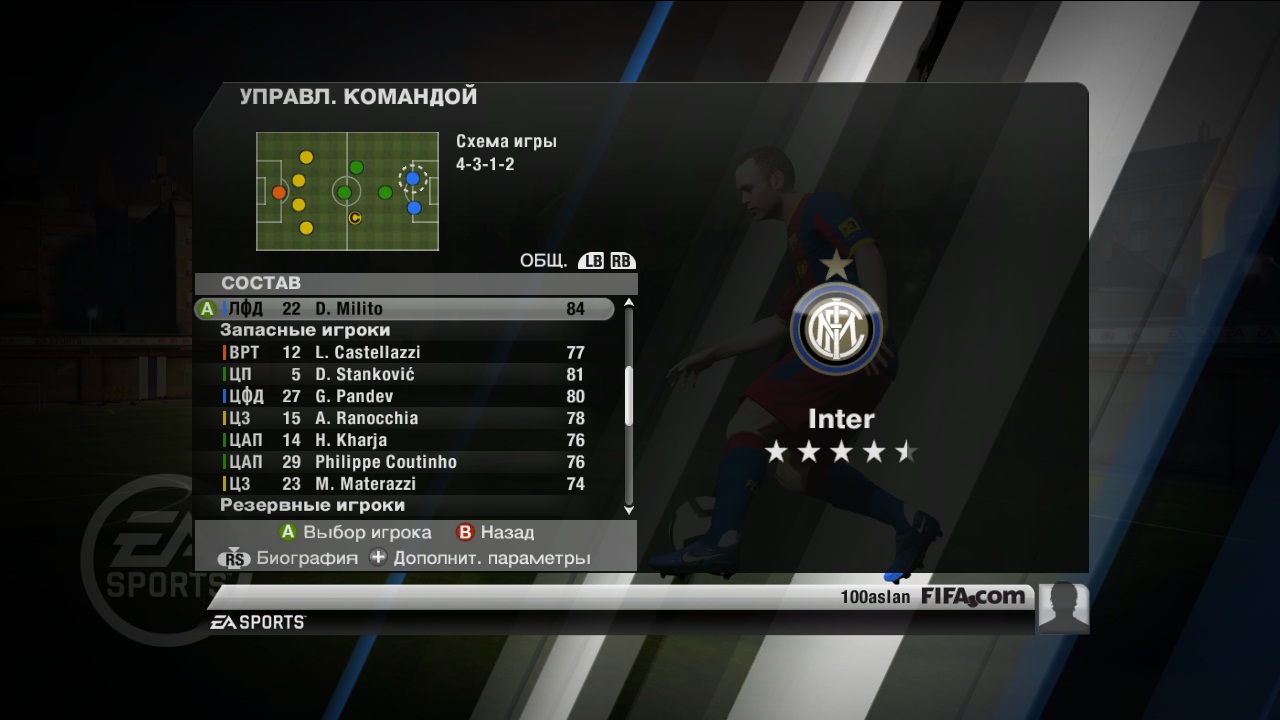The width and height of the screenshot is (1280, 720).
Task: Open the Inter club crest
Action: [835, 328]
